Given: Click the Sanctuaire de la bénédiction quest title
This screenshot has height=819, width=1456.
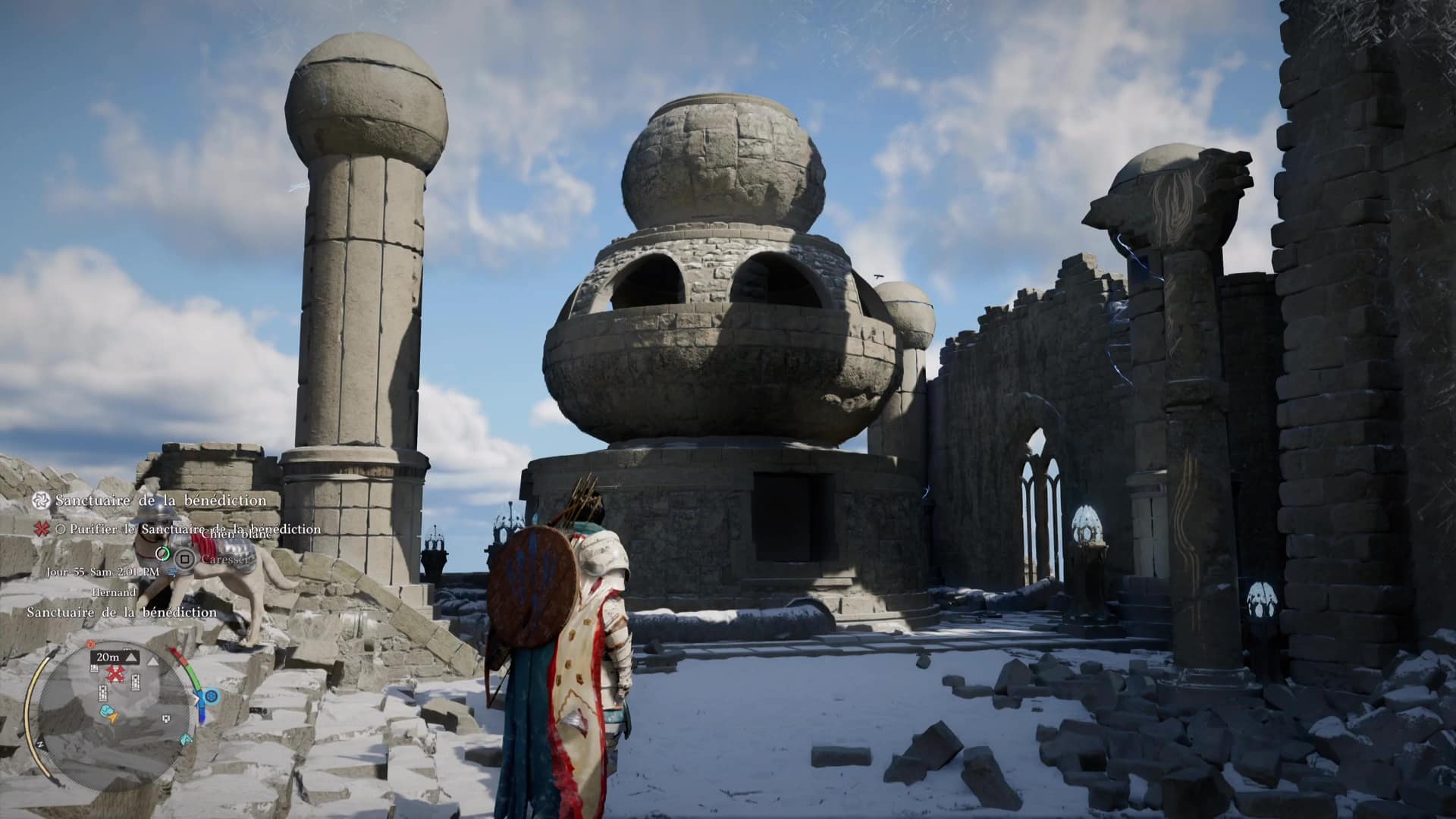Looking at the screenshot, I should 161,501.
